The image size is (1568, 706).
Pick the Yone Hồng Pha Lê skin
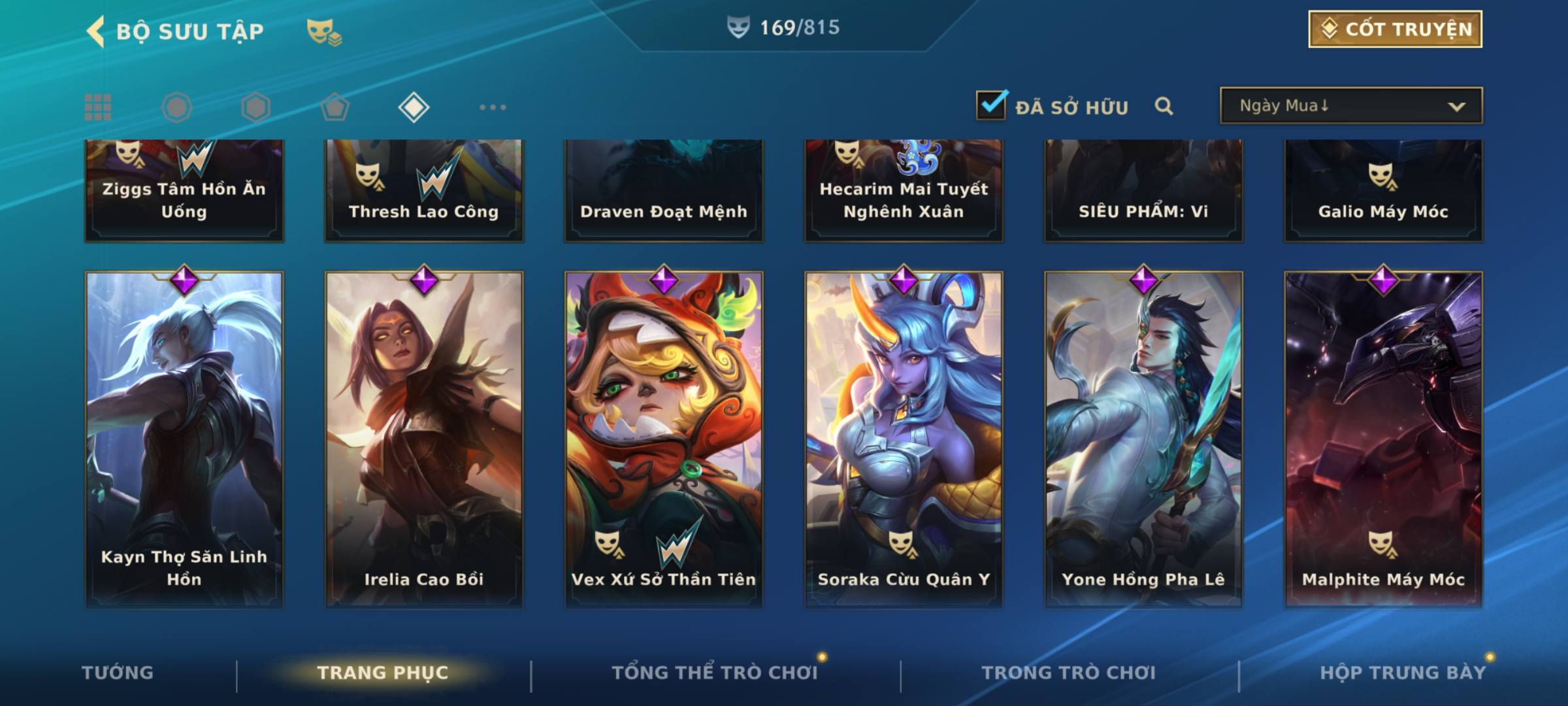coord(1143,438)
